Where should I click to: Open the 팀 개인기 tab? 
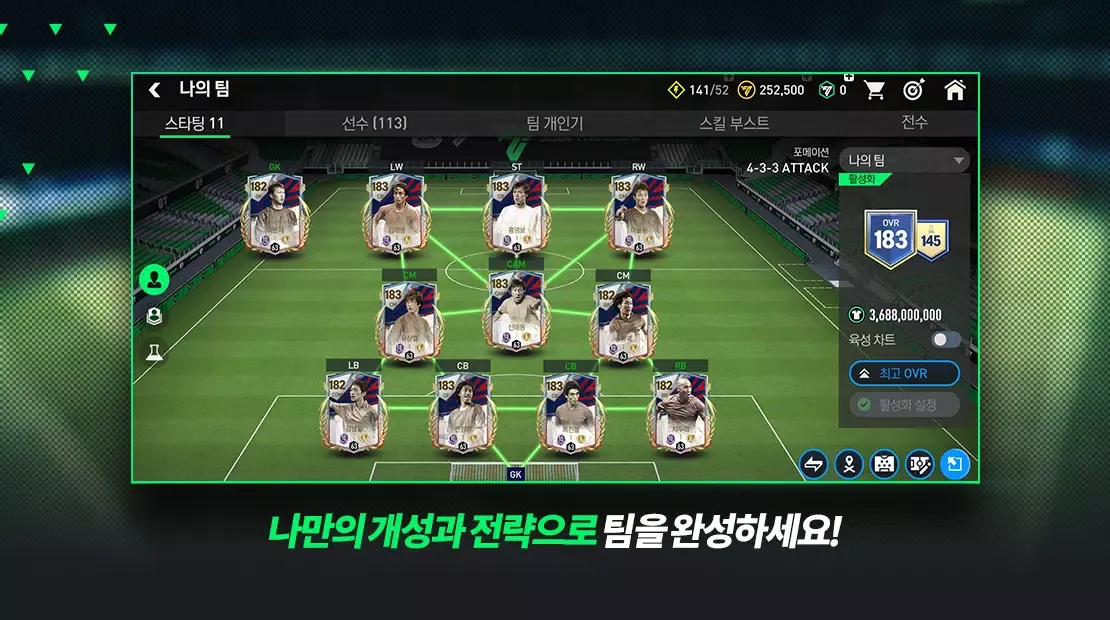(555, 124)
